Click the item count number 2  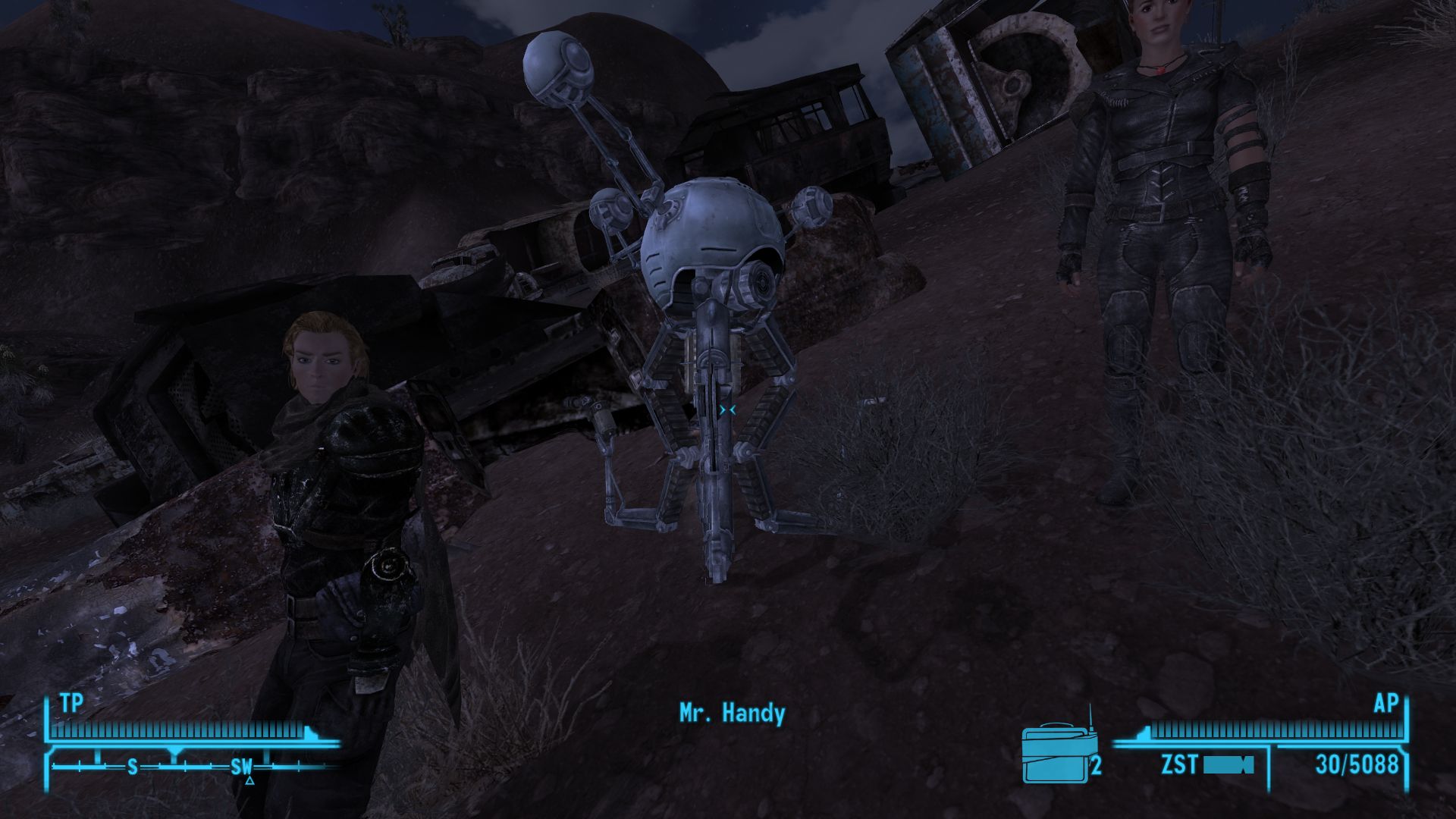1096,766
